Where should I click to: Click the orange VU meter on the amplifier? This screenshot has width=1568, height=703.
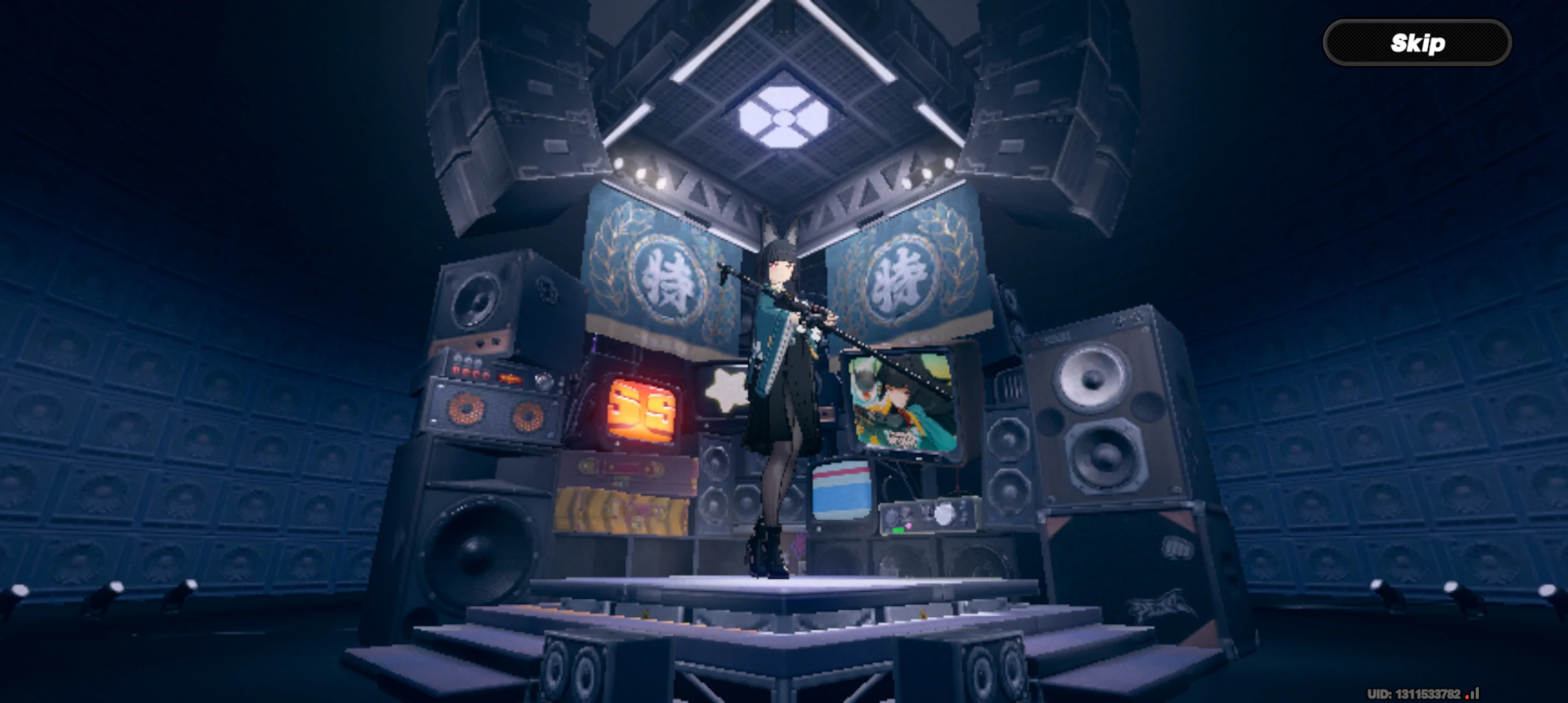(511, 378)
